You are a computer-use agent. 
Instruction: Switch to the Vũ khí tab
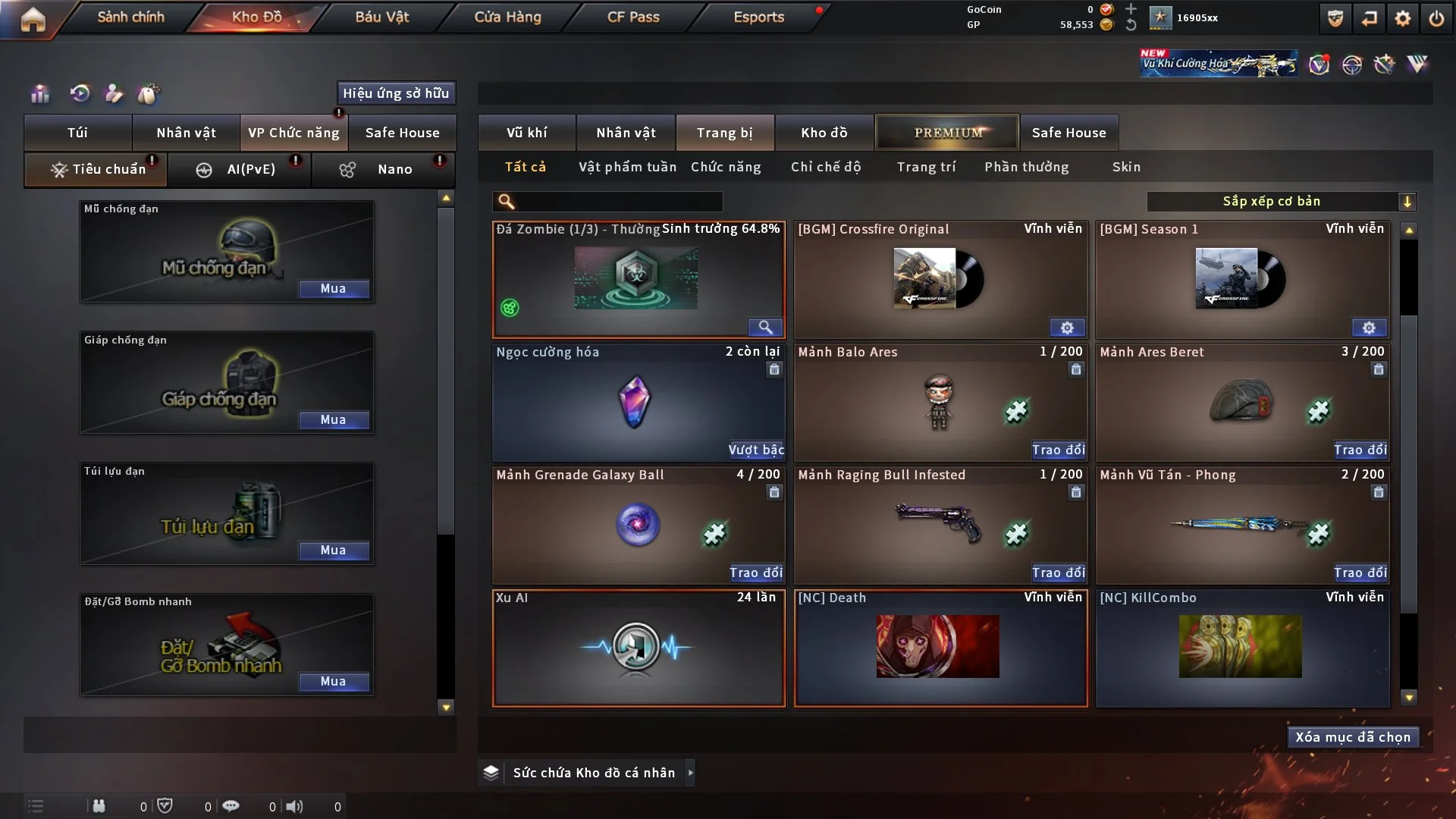[x=526, y=133]
